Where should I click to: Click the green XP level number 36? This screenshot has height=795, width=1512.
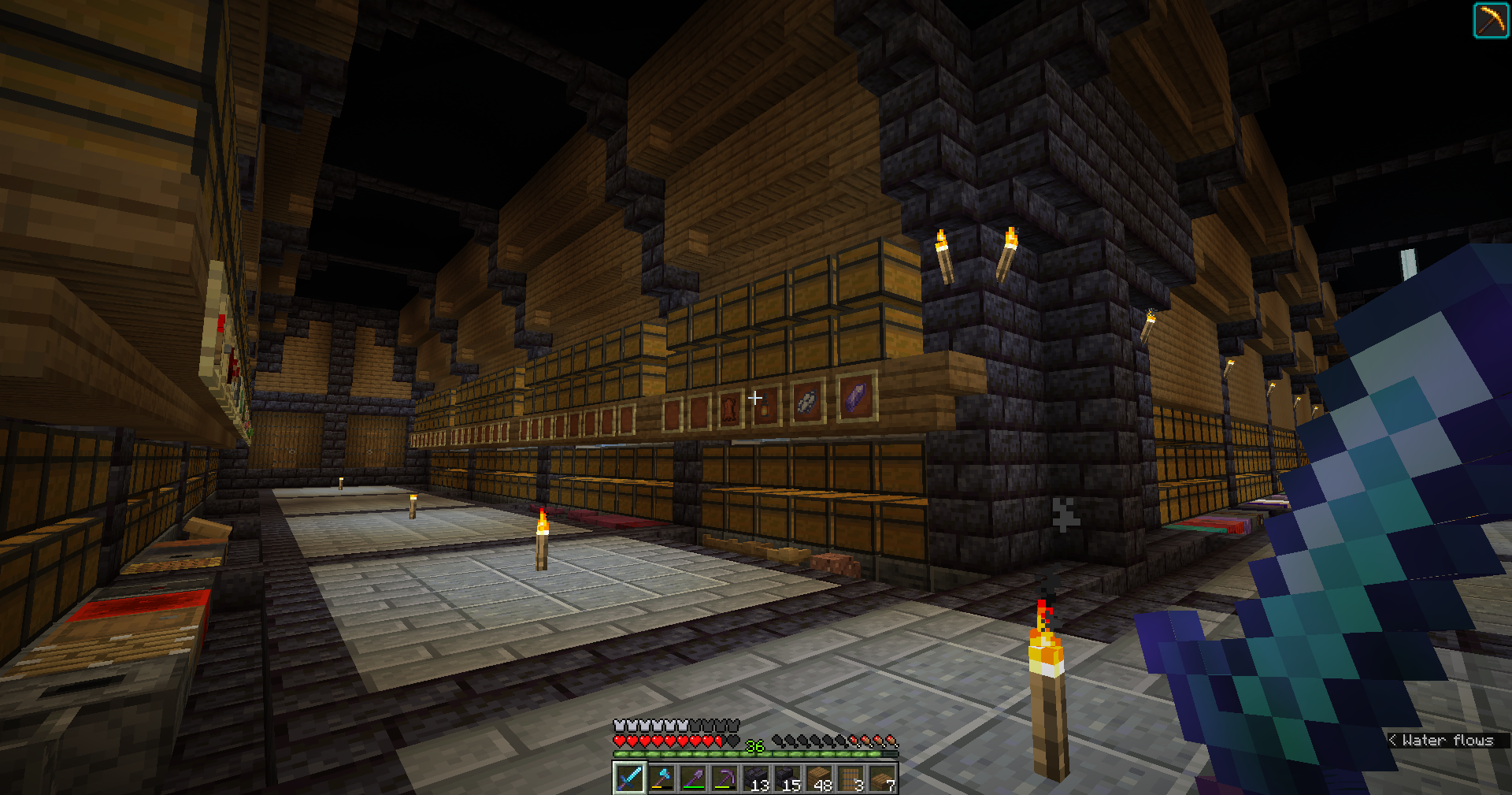click(754, 746)
